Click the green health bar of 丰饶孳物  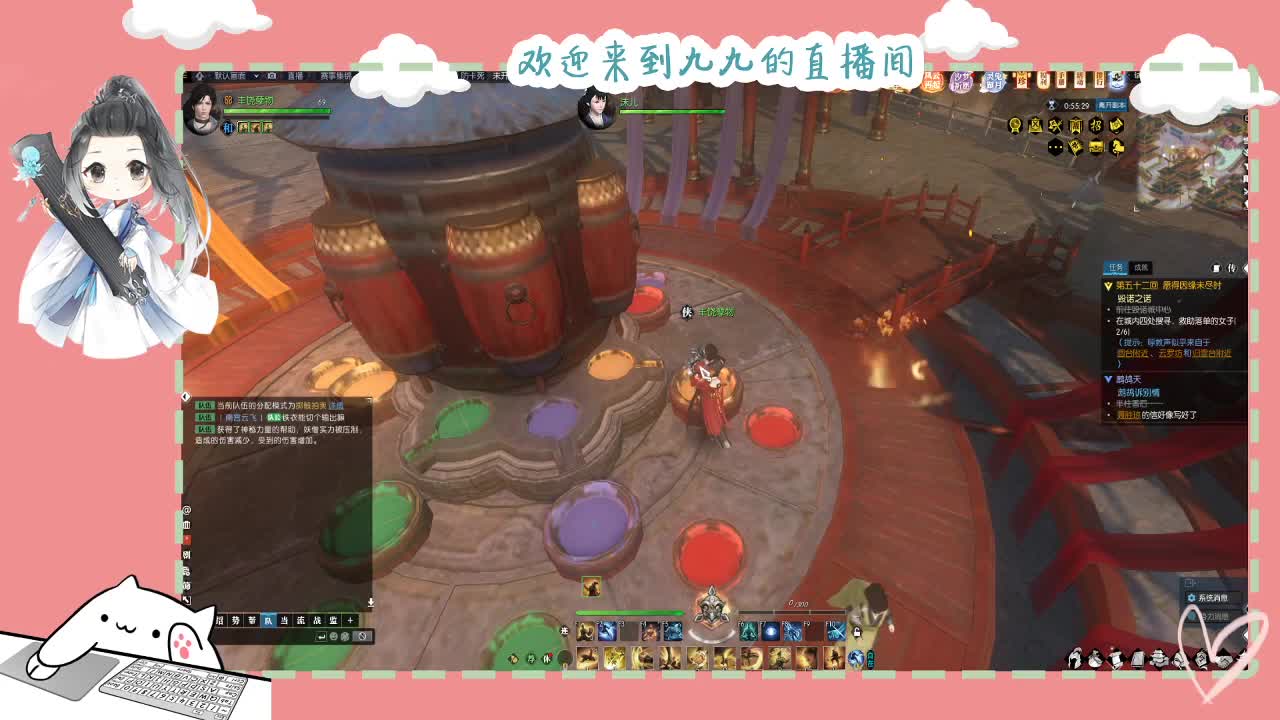coord(278,110)
